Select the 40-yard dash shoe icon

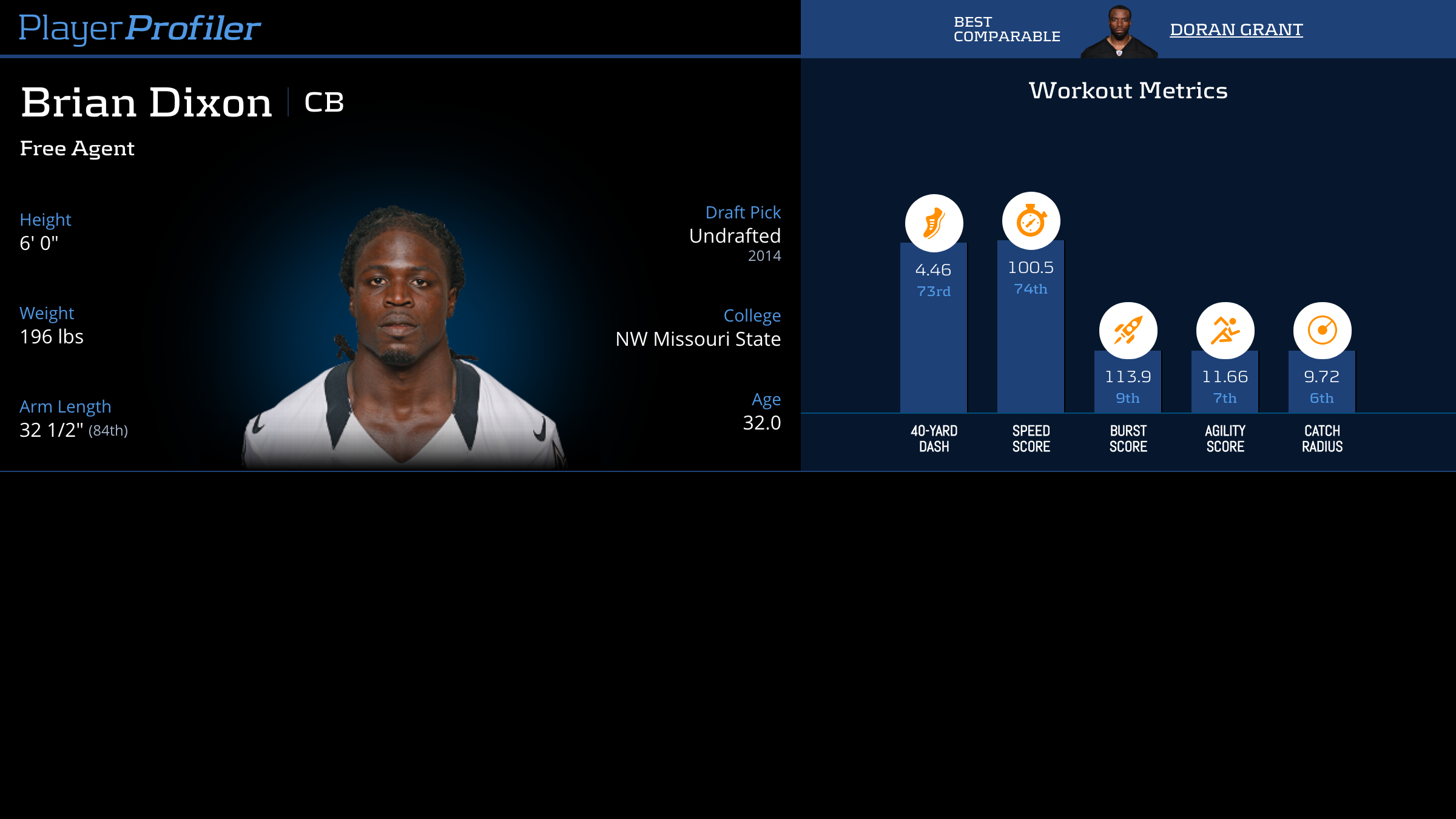pyautogui.click(x=934, y=223)
